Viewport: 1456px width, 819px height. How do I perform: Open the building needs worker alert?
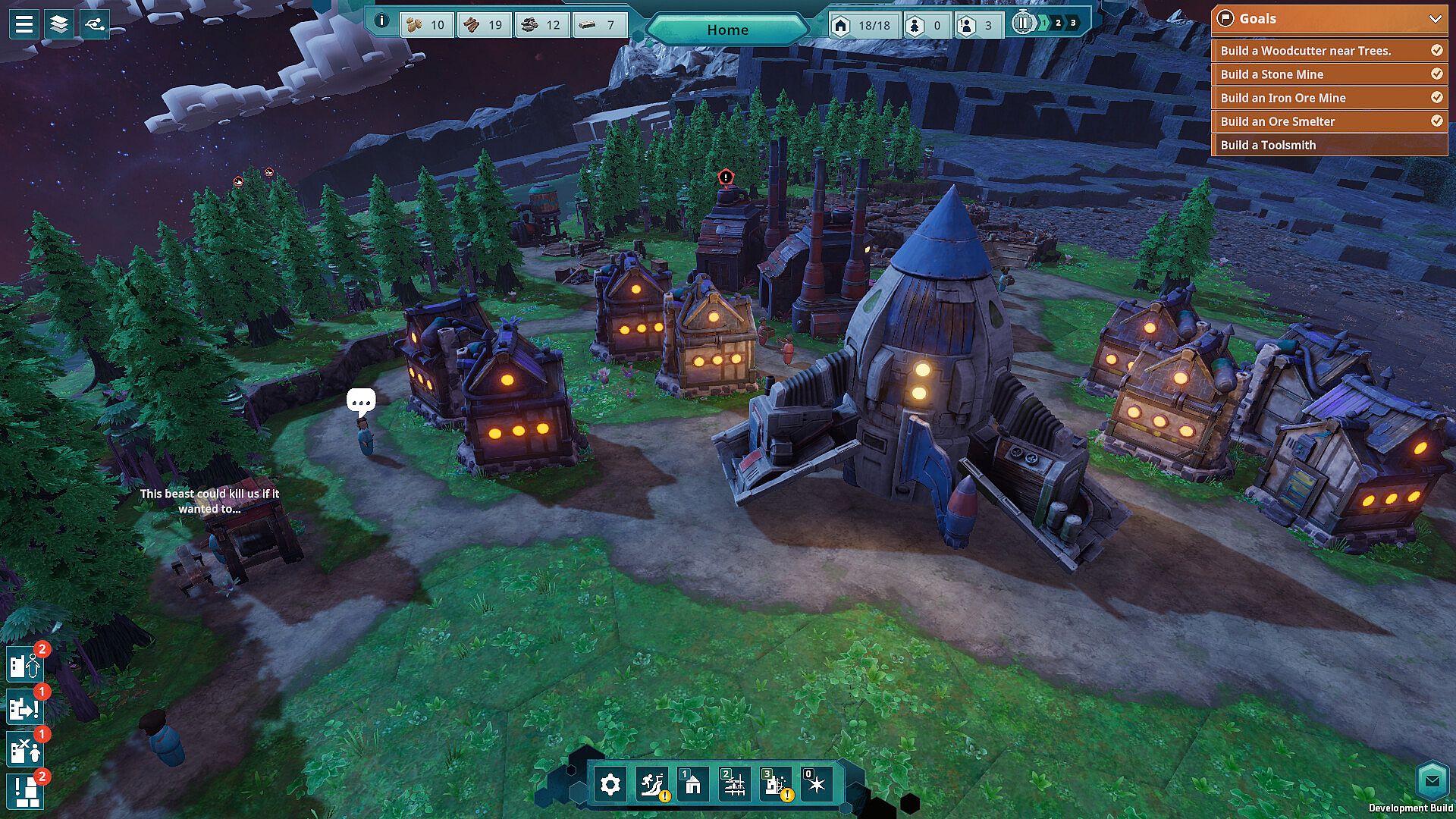click(x=25, y=666)
